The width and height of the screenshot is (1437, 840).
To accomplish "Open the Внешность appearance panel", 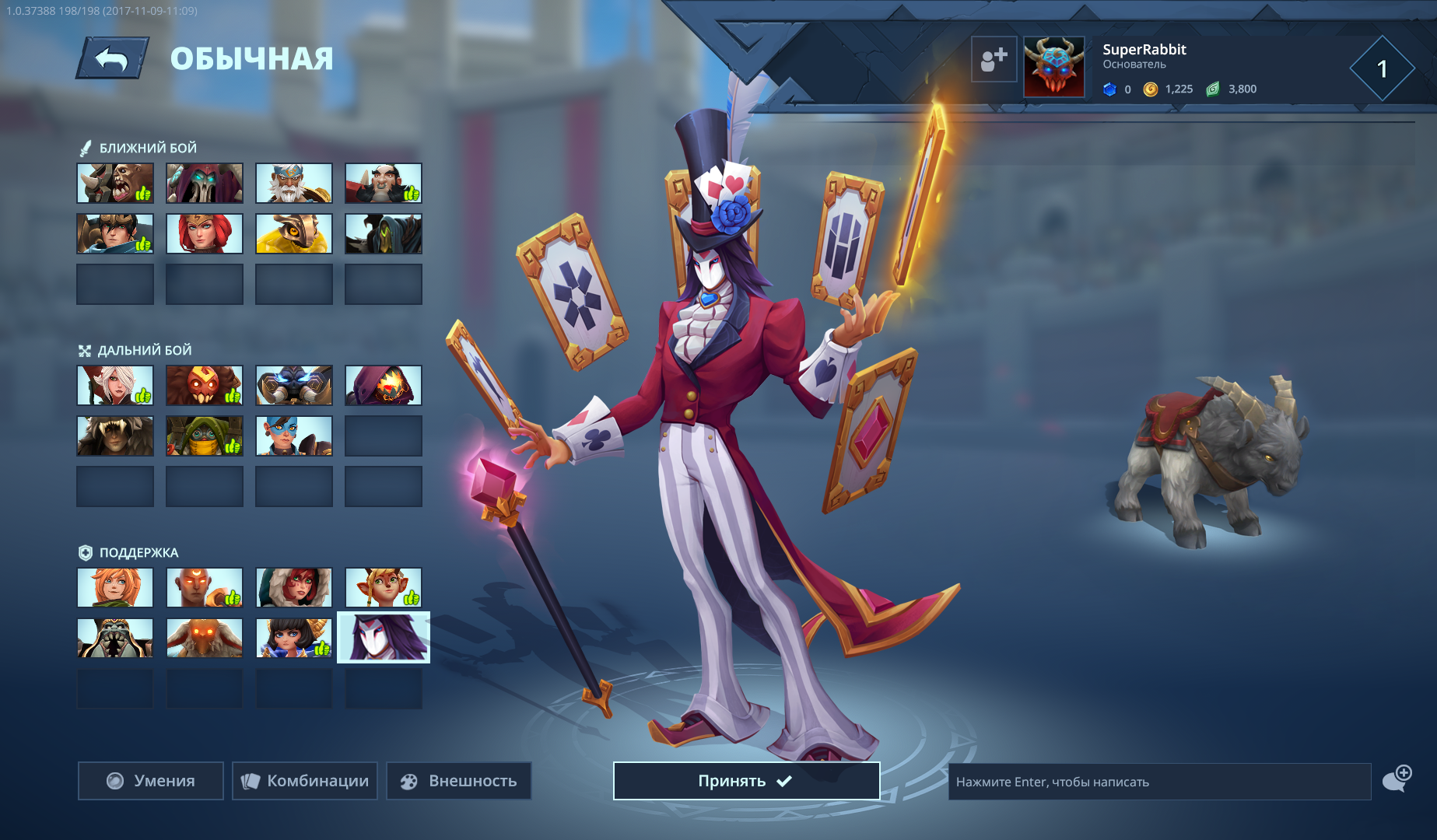I will [x=459, y=781].
